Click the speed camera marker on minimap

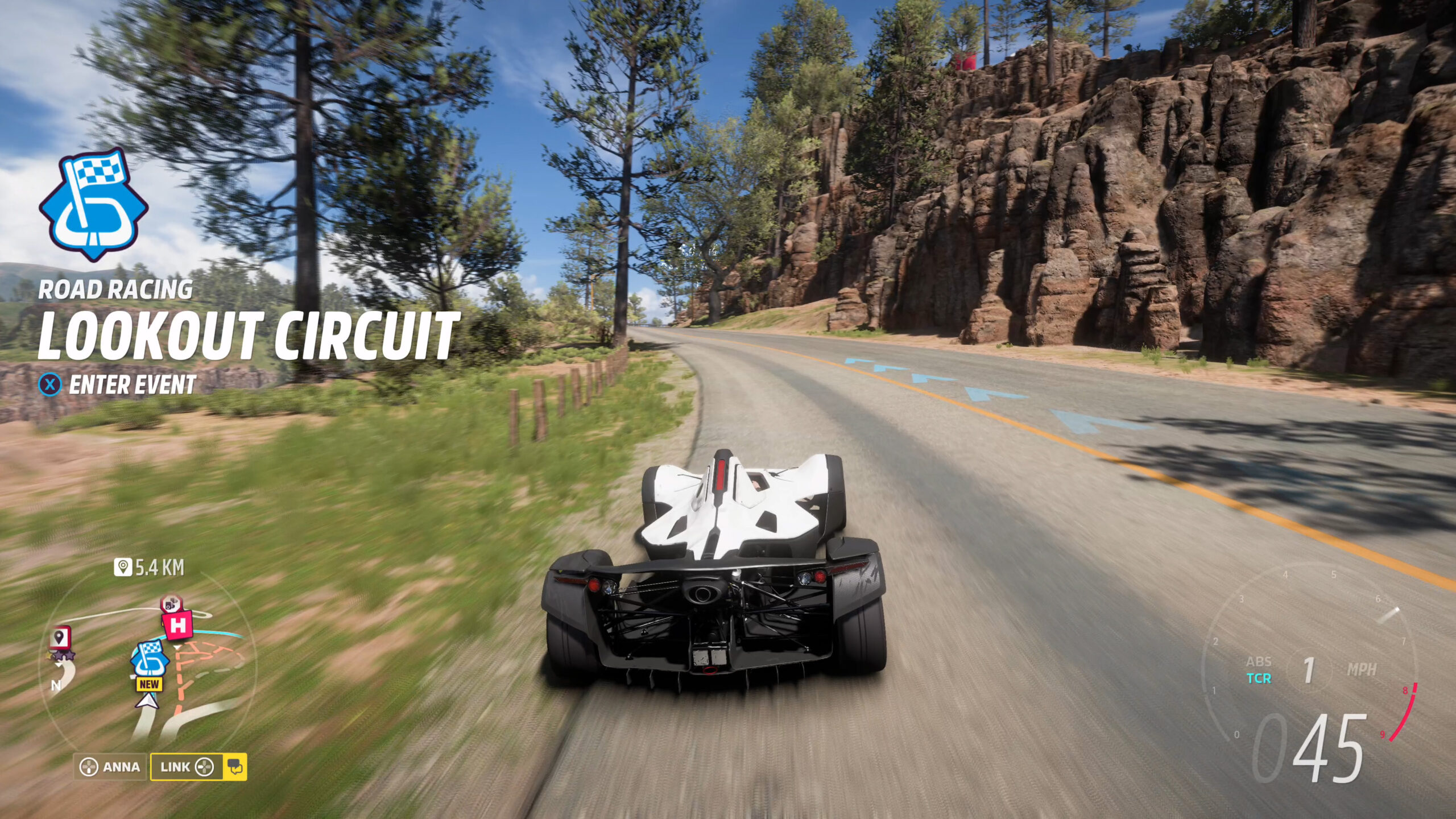171,604
